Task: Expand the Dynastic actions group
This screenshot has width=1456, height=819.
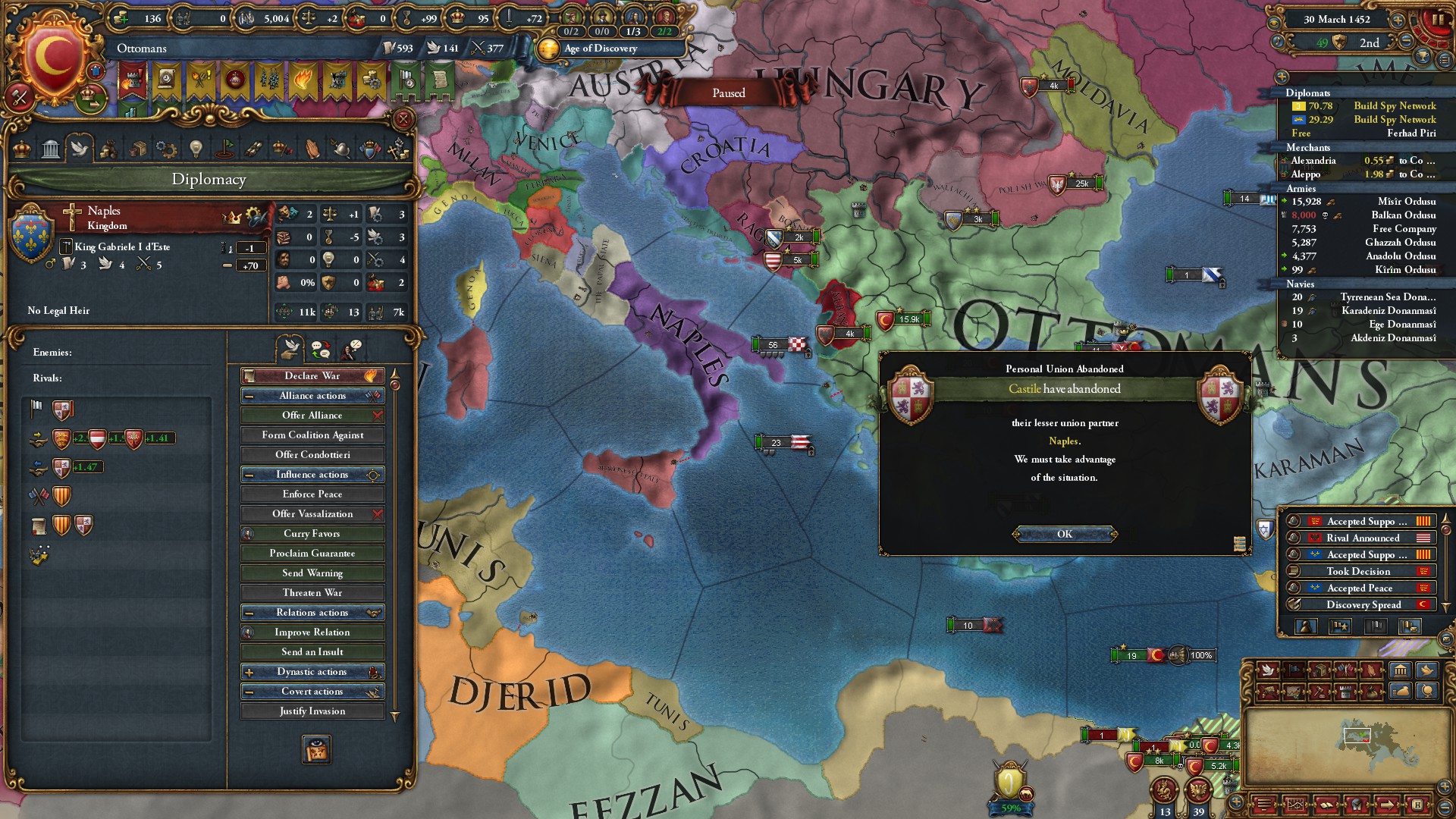Action: [x=249, y=672]
